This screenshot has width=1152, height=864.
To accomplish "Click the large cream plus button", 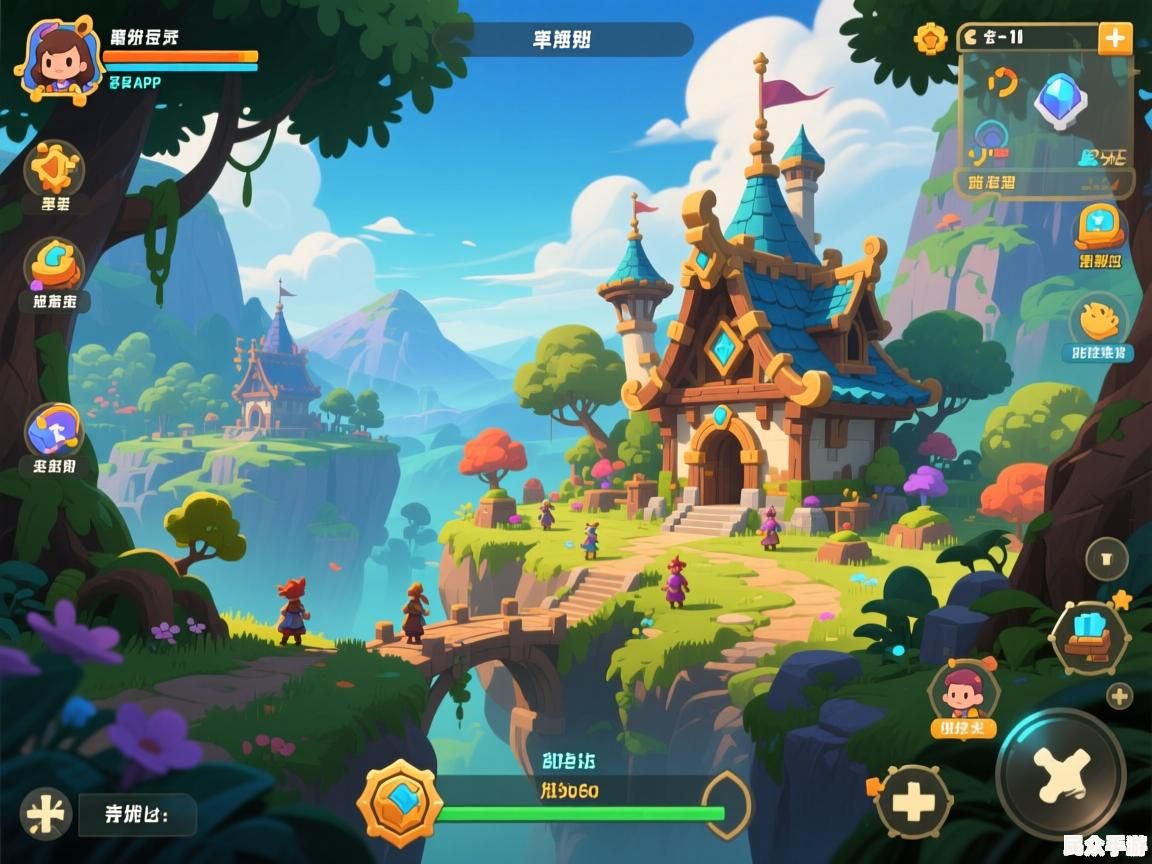I will coord(911,801).
